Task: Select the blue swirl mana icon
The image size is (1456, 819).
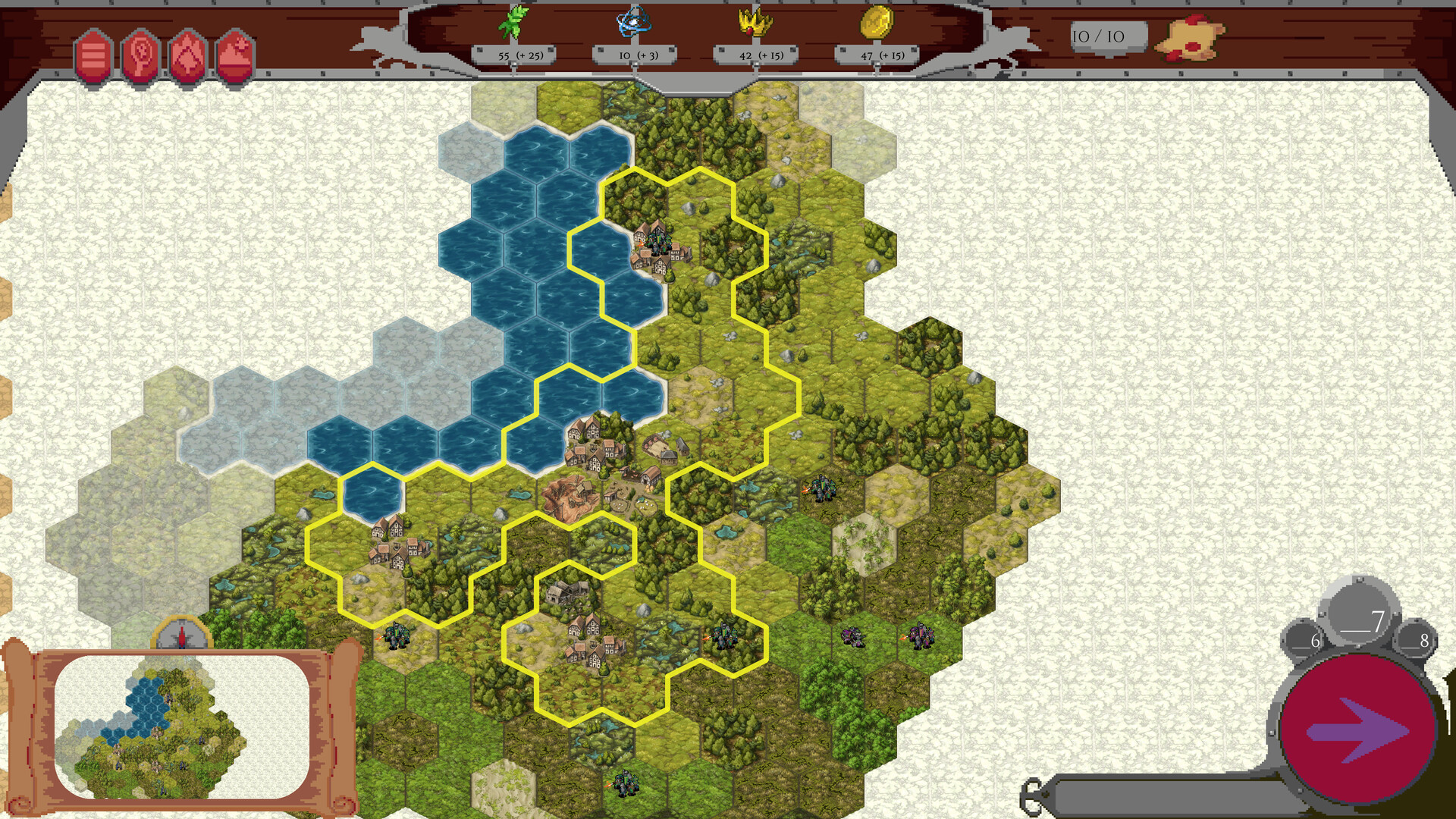Action: [x=633, y=23]
